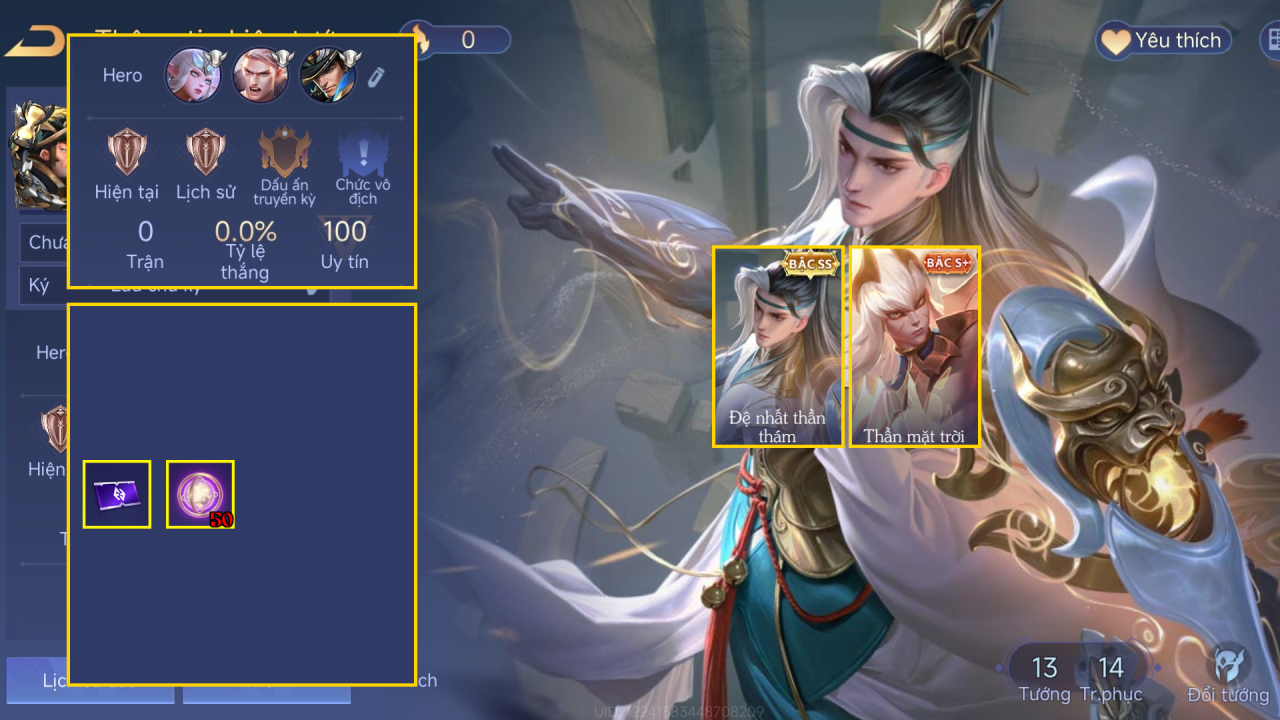Pick the hero avatar wearing a dark hat
The width and height of the screenshot is (1280, 720).
pos(328,76)
